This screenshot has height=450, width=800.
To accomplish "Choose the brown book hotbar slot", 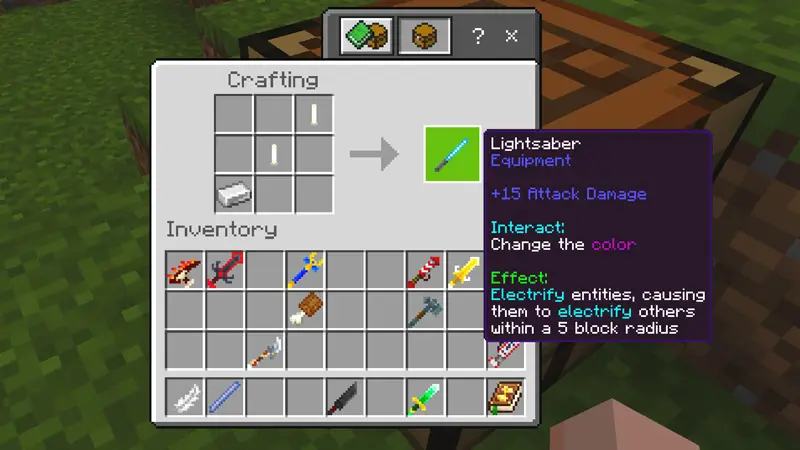I will point(503,398).
